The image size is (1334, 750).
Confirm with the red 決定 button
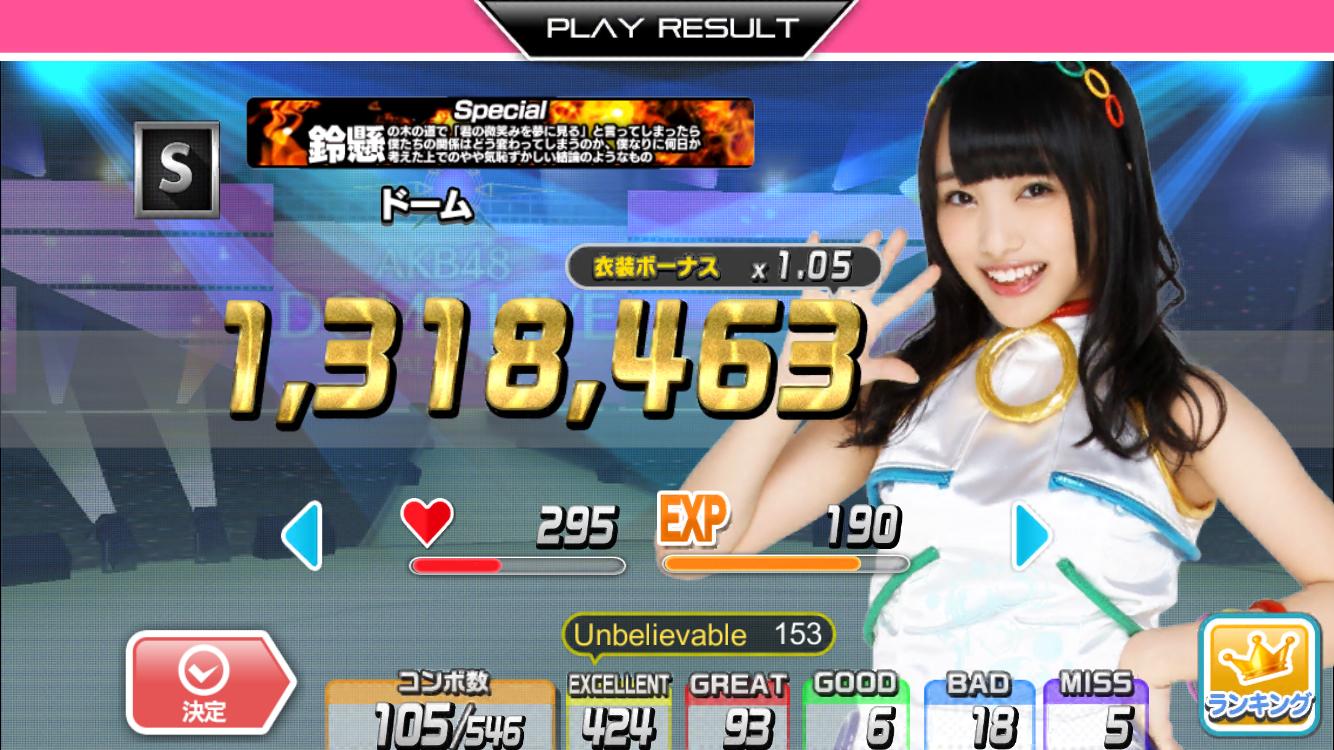tap(207, 683)
